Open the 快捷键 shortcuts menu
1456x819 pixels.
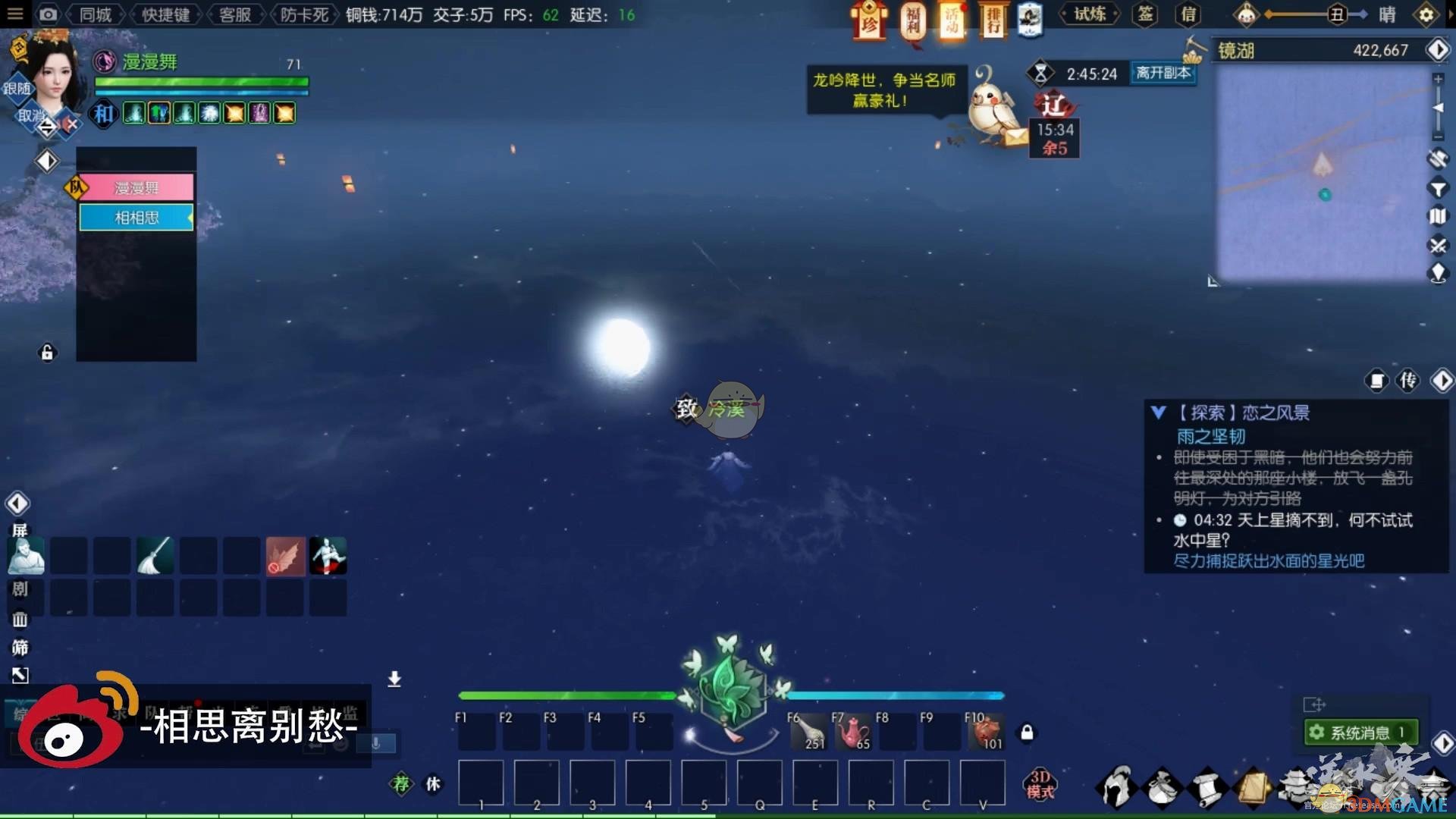click(165, 14)
